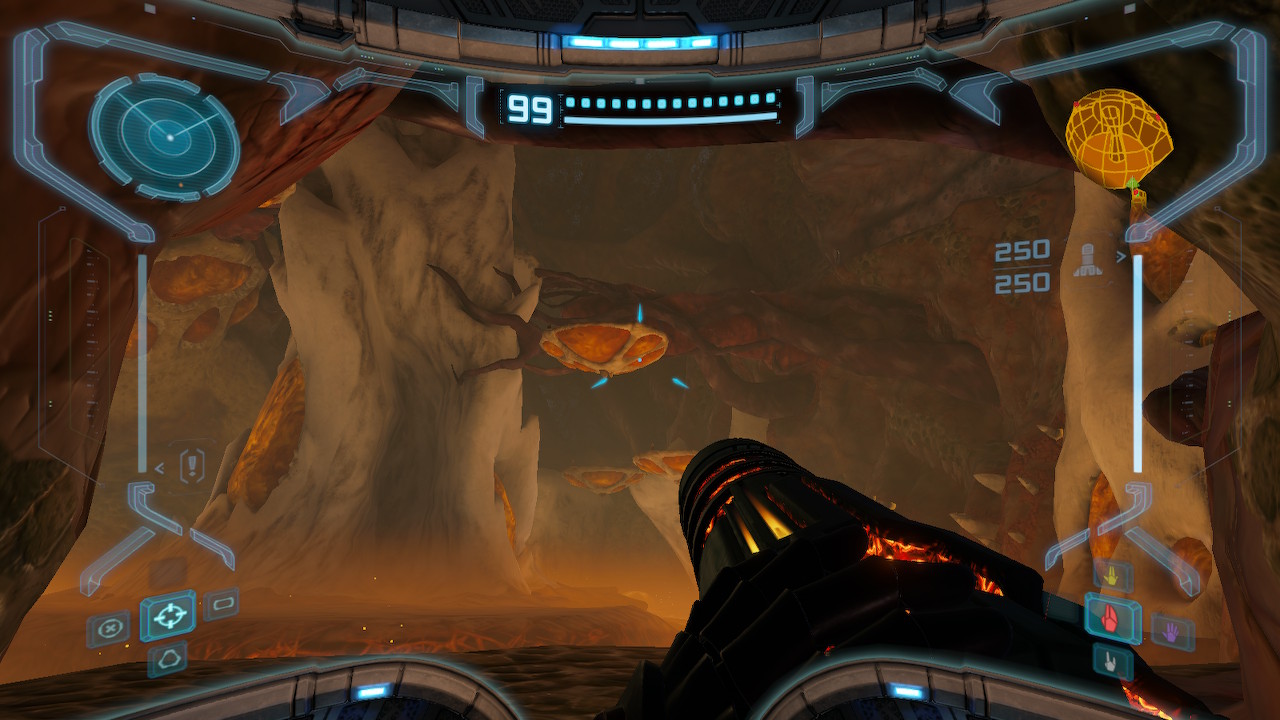
Task: Switch to the yellow hand beam icon
Action: click(1112, 576)
